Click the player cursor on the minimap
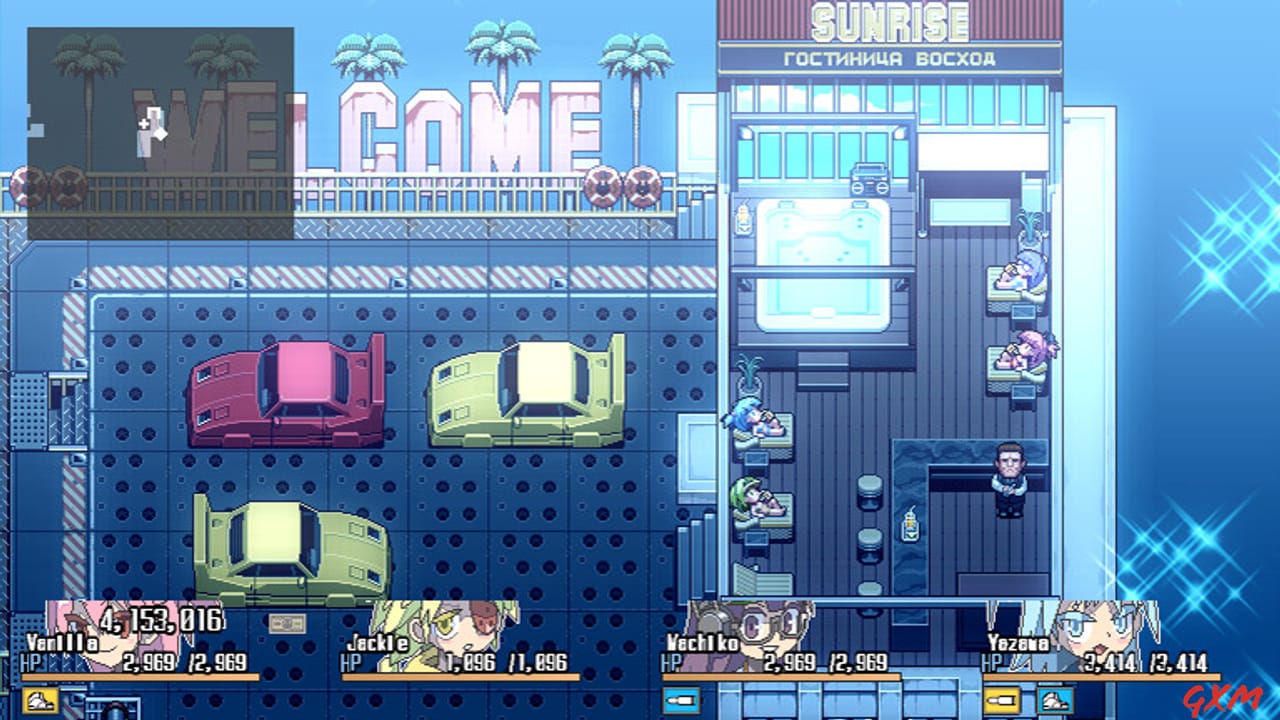 (x=148, y=126)
